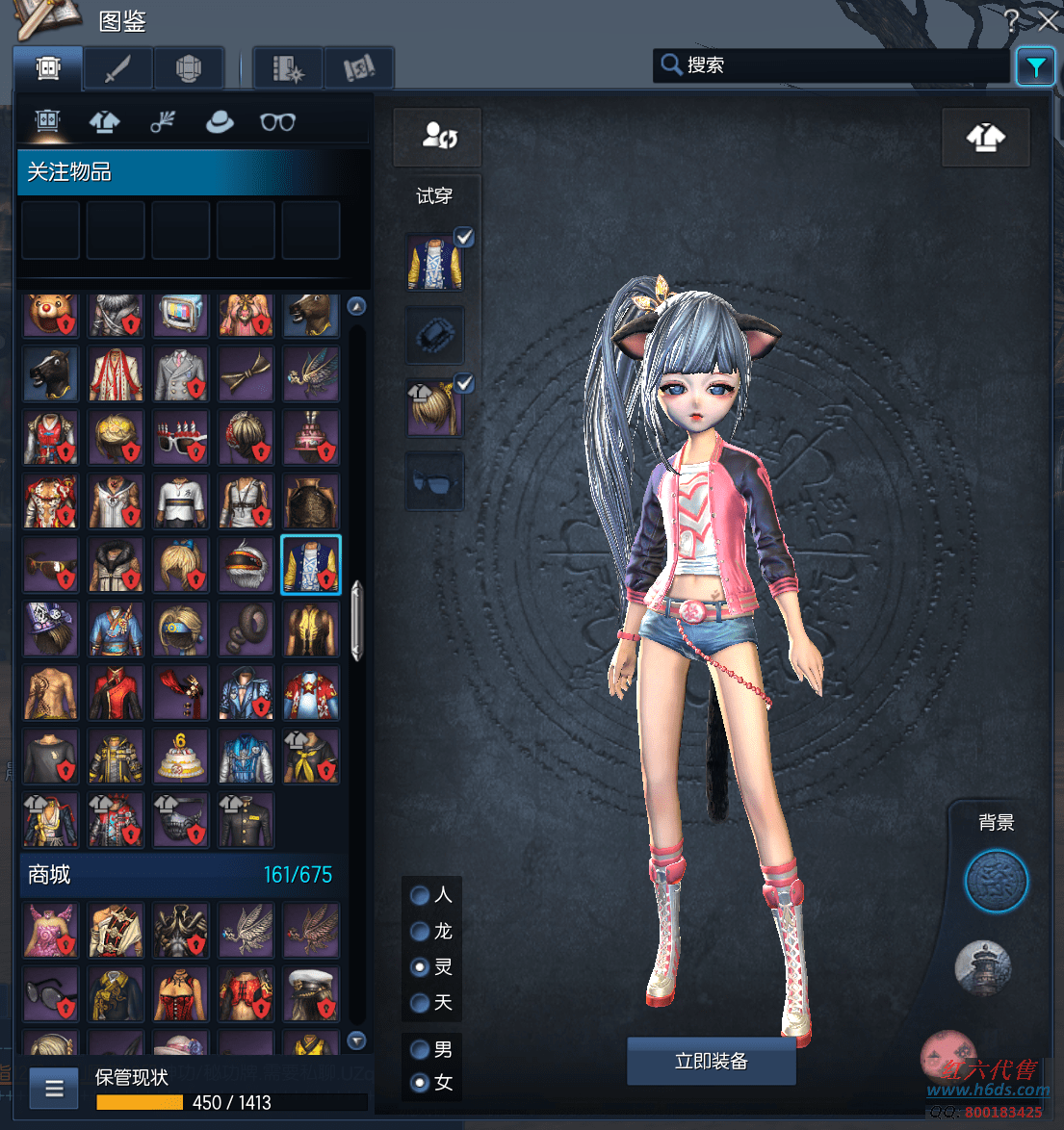Close the 图鉴 window
This screenshot has height=1130, width=1064.
1048,20
